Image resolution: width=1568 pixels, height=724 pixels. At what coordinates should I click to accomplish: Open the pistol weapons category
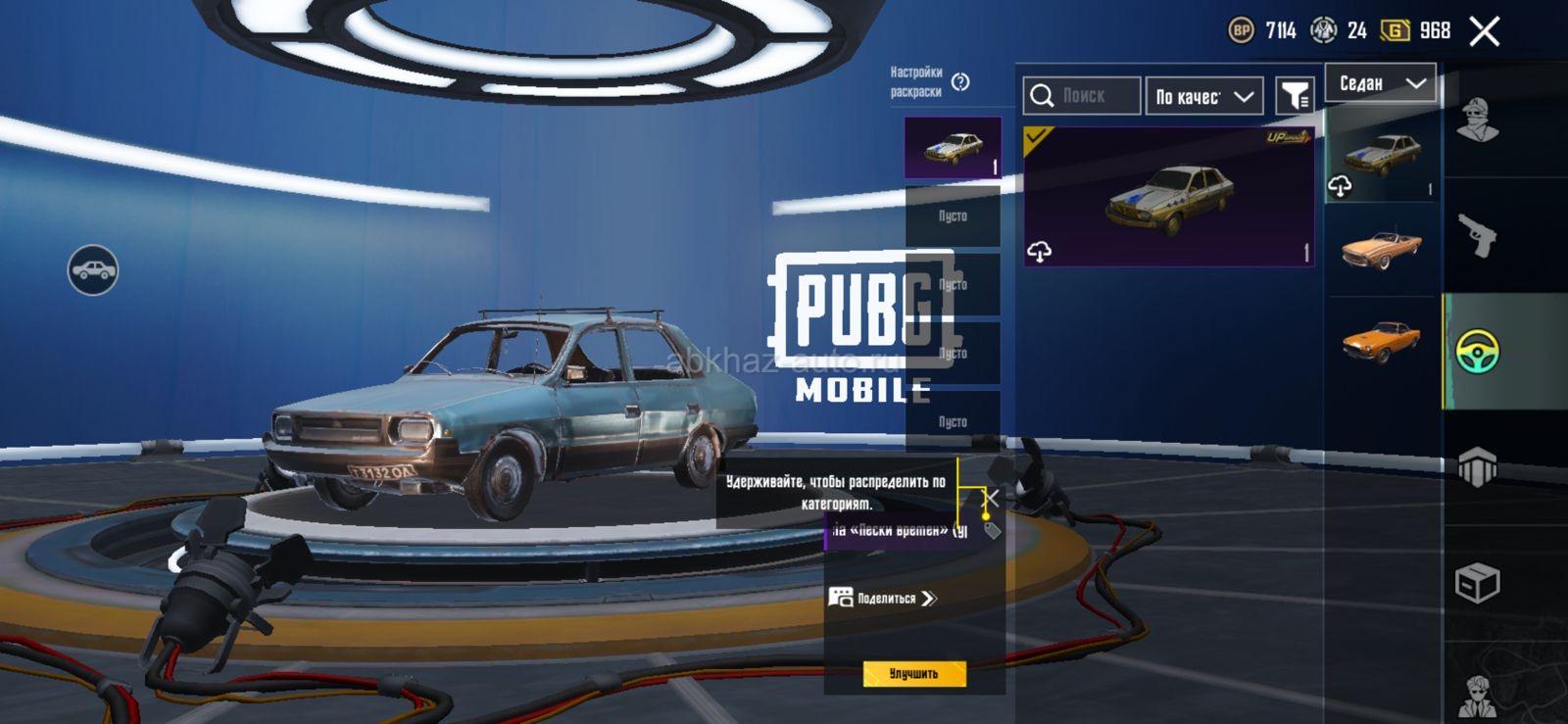pos(1477,235)
